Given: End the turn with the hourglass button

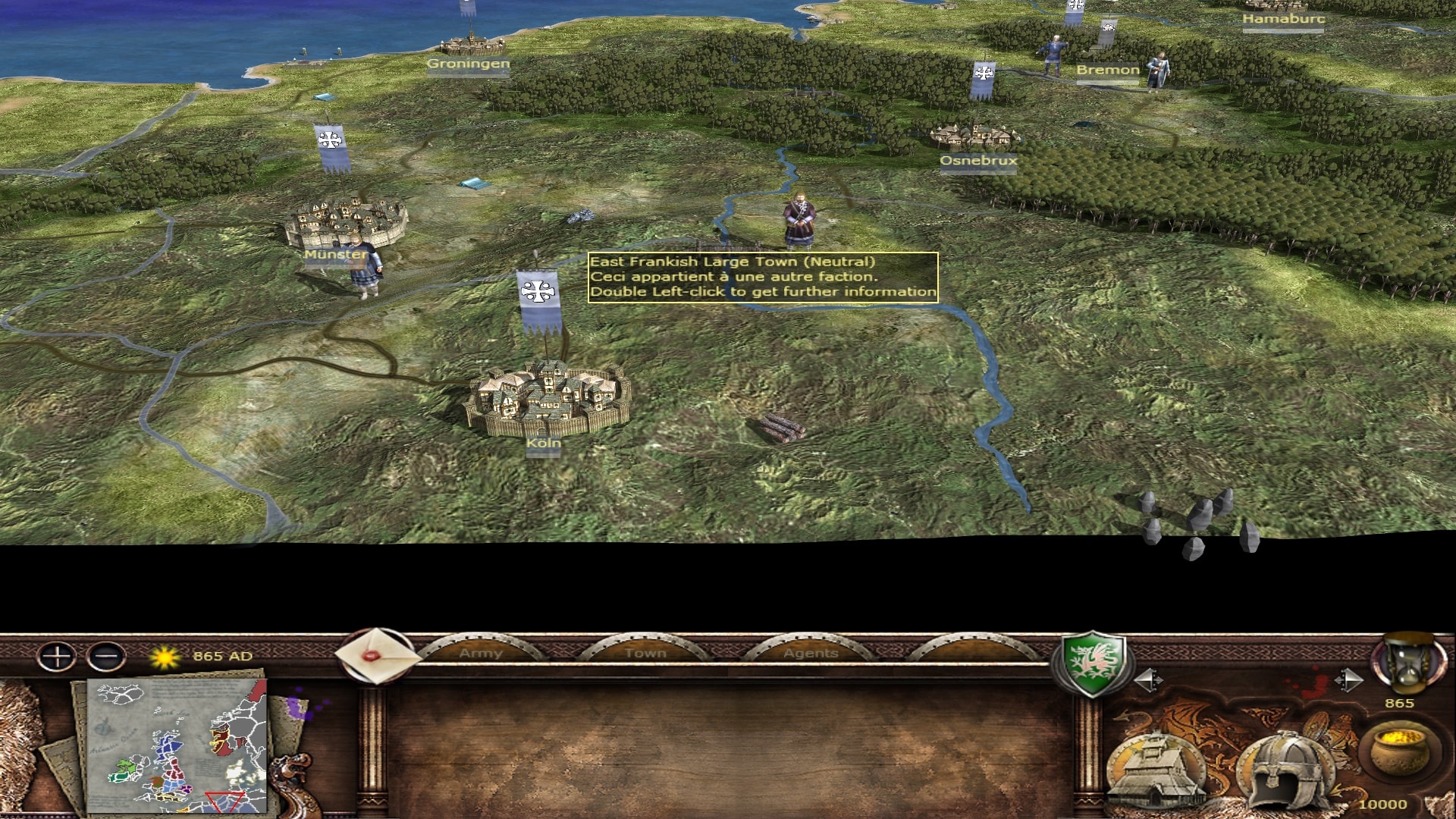Looking at the screenshot, I should pyautogui.click(x=1407, y=665).
